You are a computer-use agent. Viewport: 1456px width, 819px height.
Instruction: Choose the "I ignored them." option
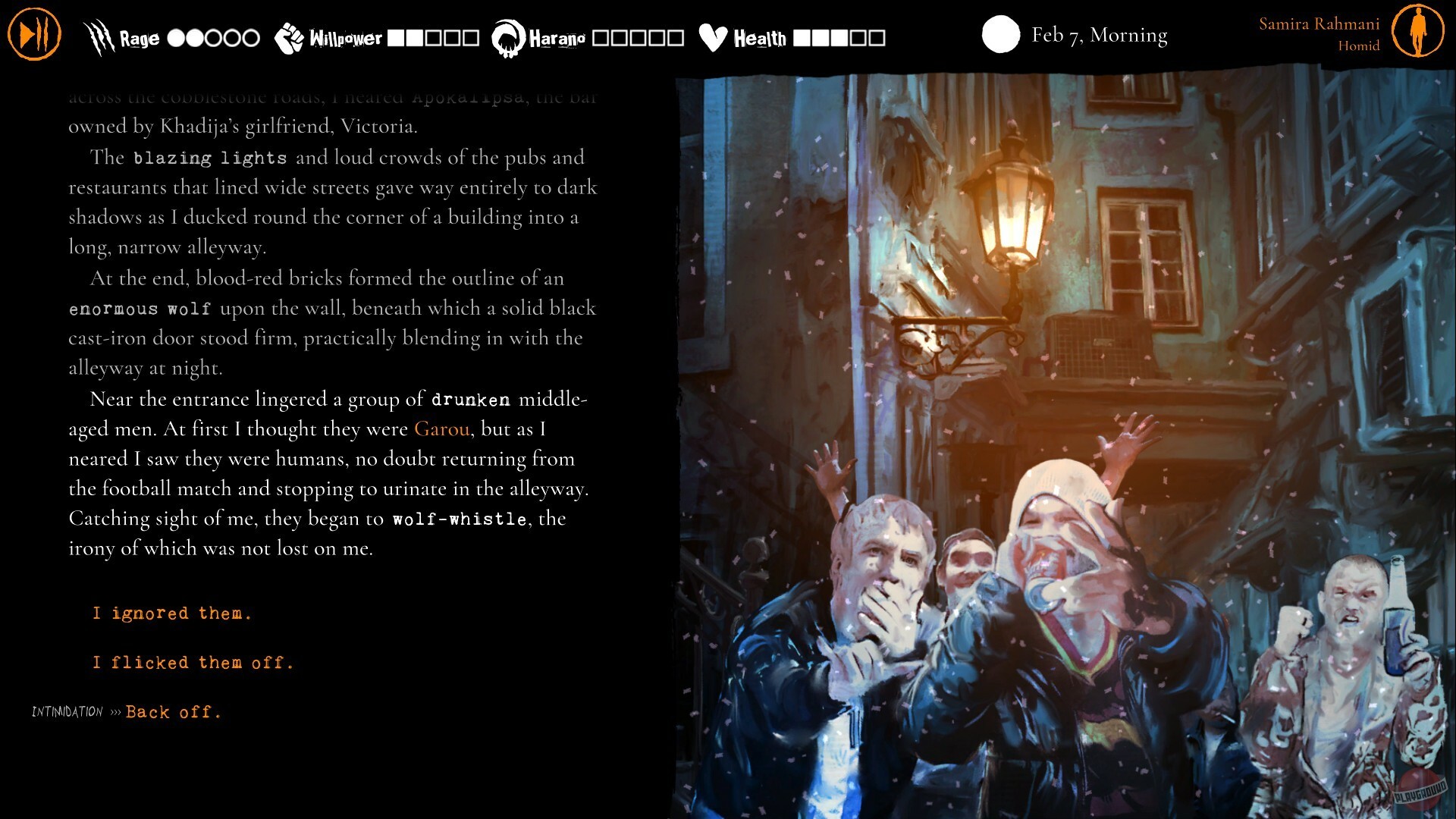coord(171,613)
